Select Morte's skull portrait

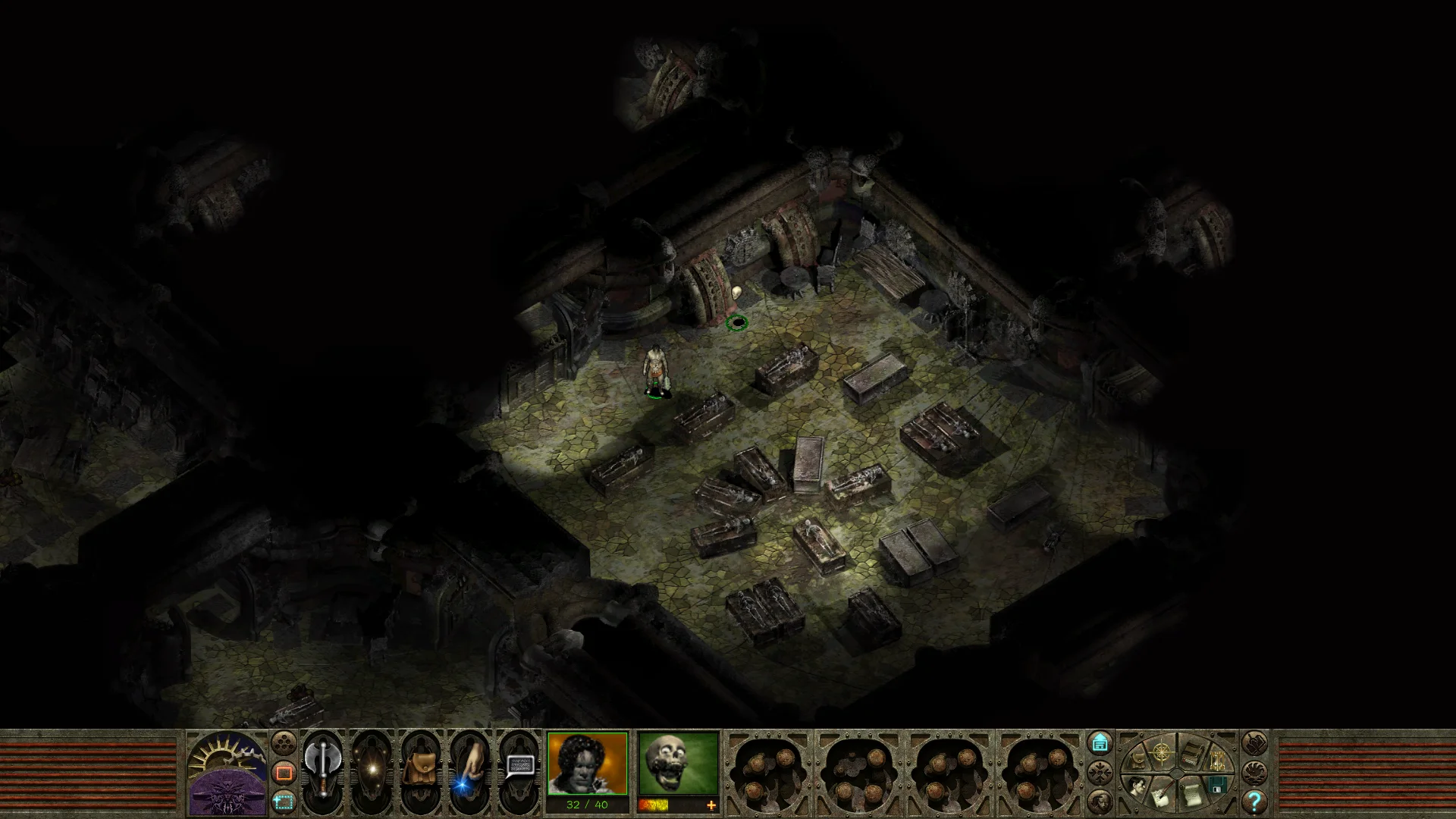point(678,763)
